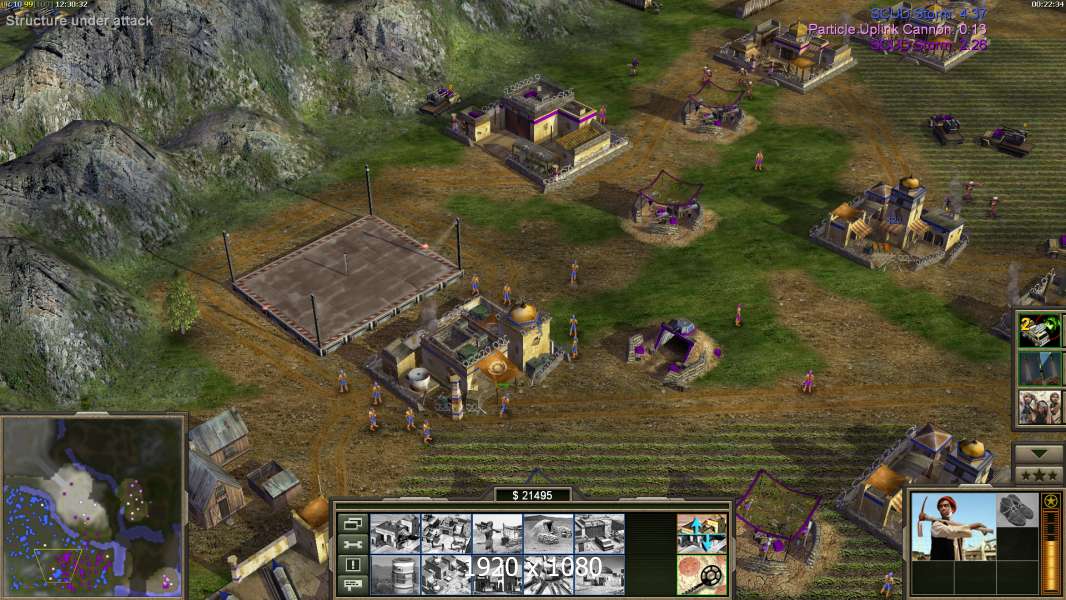Choose the Black Market build icon
The width and height of the screenshot is (1066, 600).
coord(497,574)
